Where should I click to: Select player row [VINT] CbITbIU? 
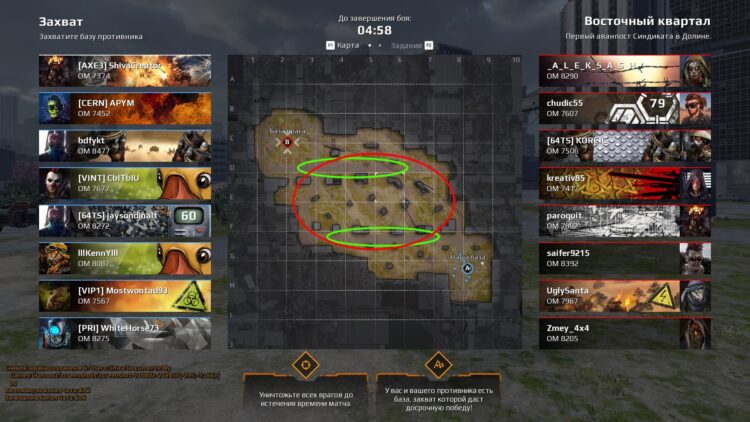(125, 183)
